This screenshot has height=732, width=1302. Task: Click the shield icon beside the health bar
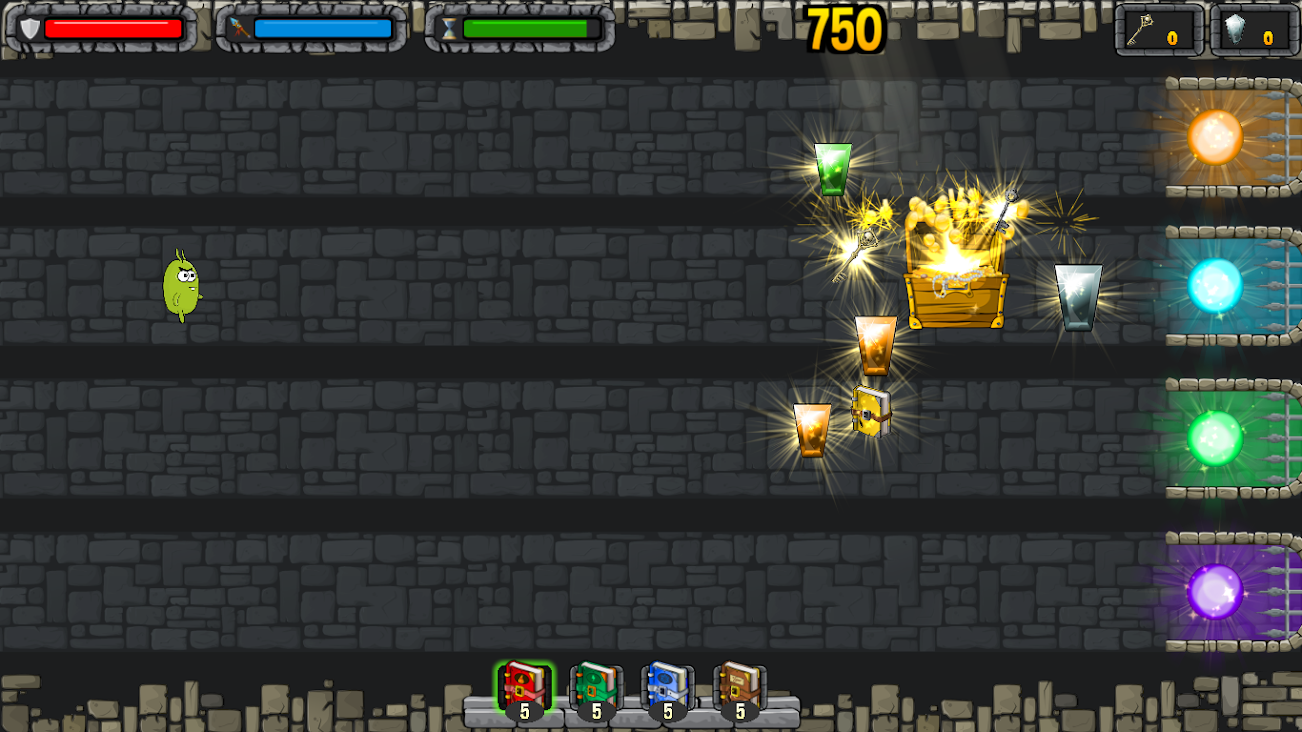pyautogui.click(x=32, y=28)
